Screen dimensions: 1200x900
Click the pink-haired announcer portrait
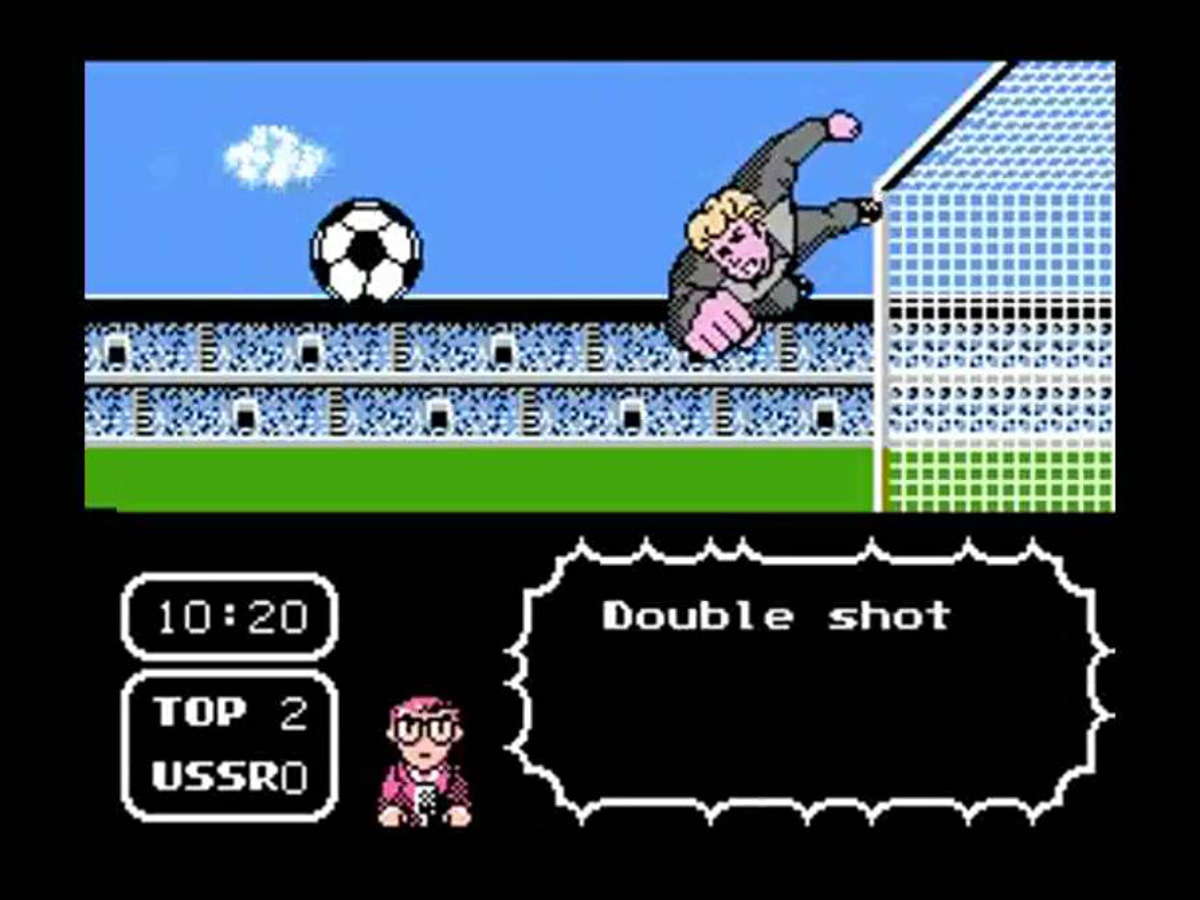(425, 760)
